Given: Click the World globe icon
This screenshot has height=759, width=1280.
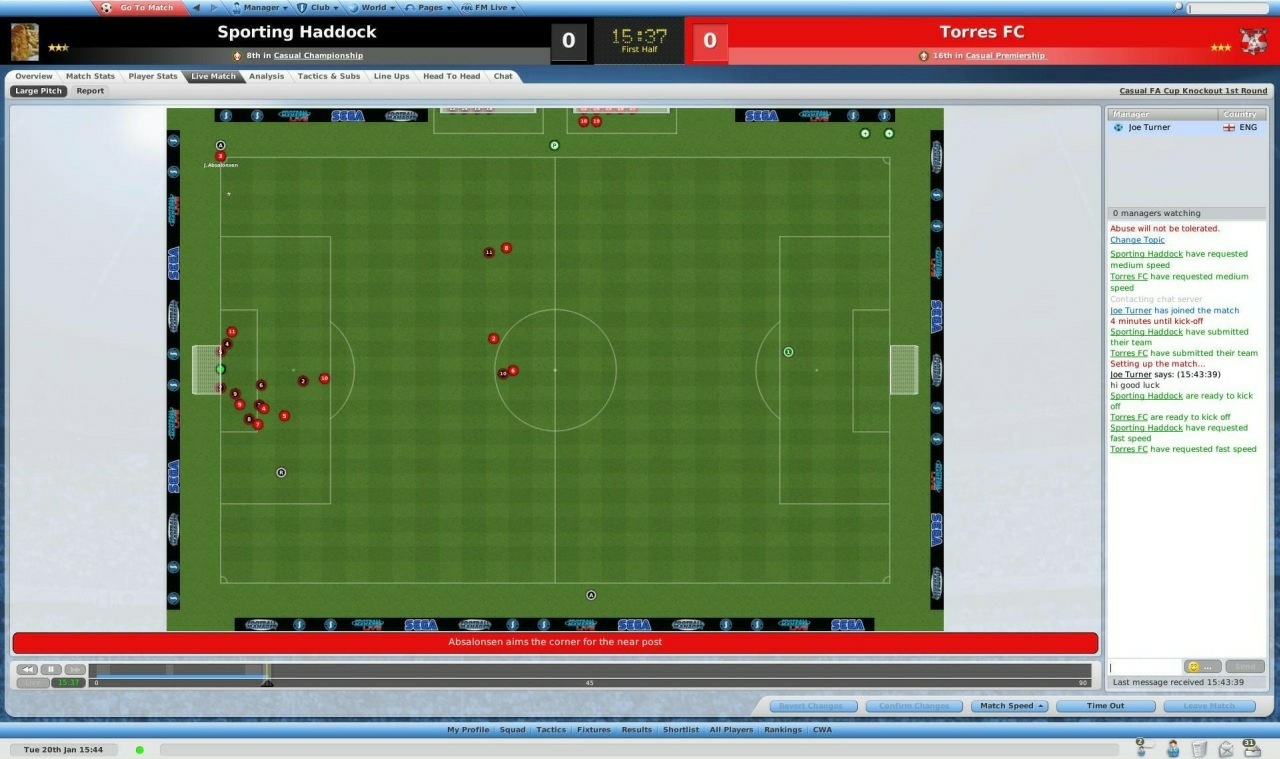Looking at the screenshot, I should pos(354,7).
